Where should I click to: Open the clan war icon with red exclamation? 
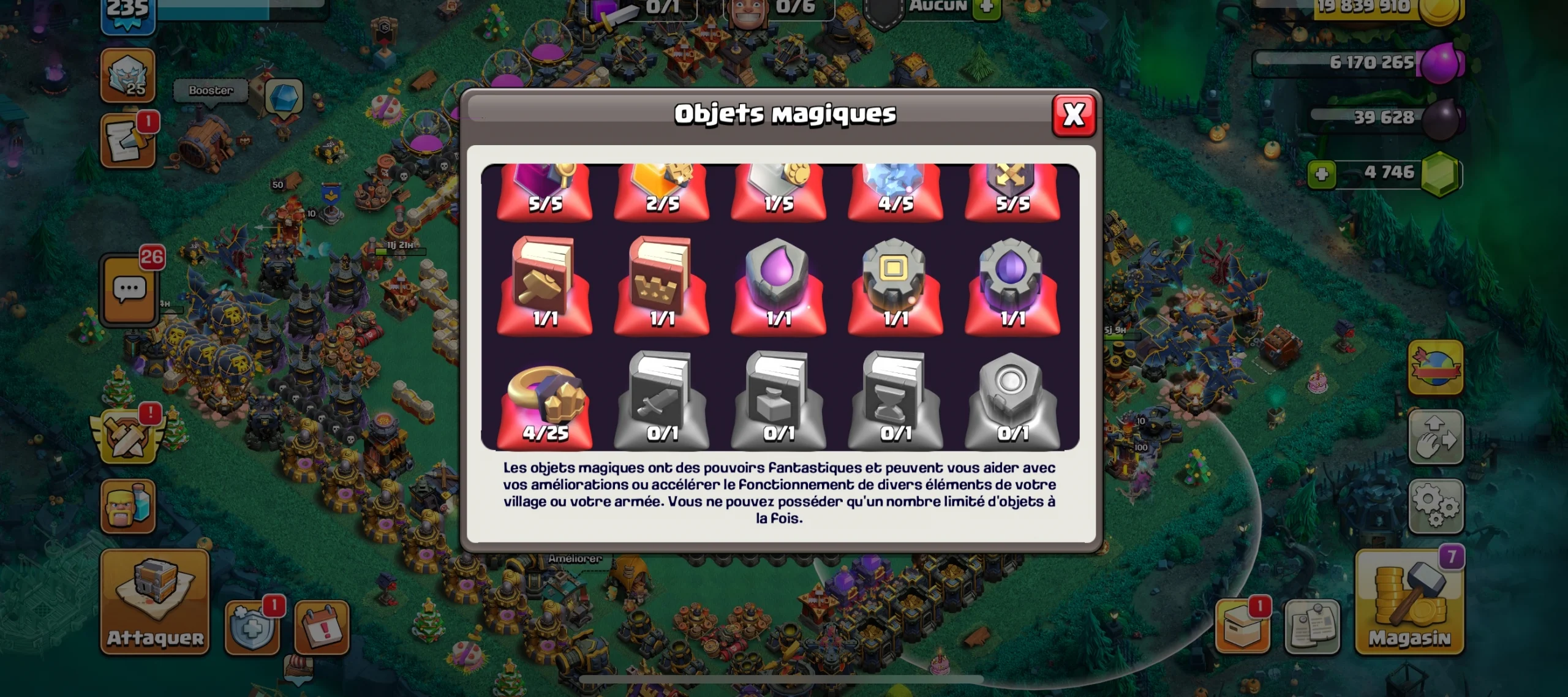coord(129,438)
